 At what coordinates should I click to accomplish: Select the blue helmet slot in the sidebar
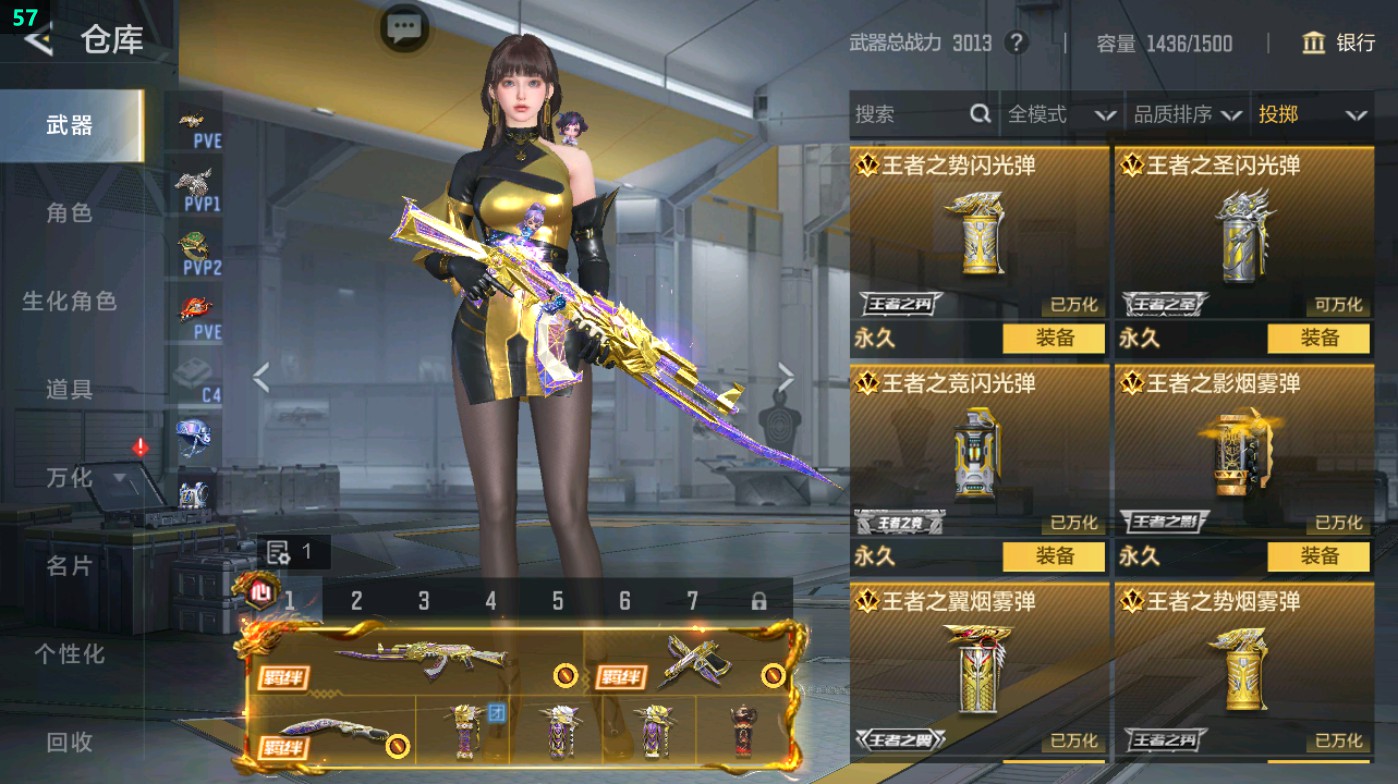point(196,435)
